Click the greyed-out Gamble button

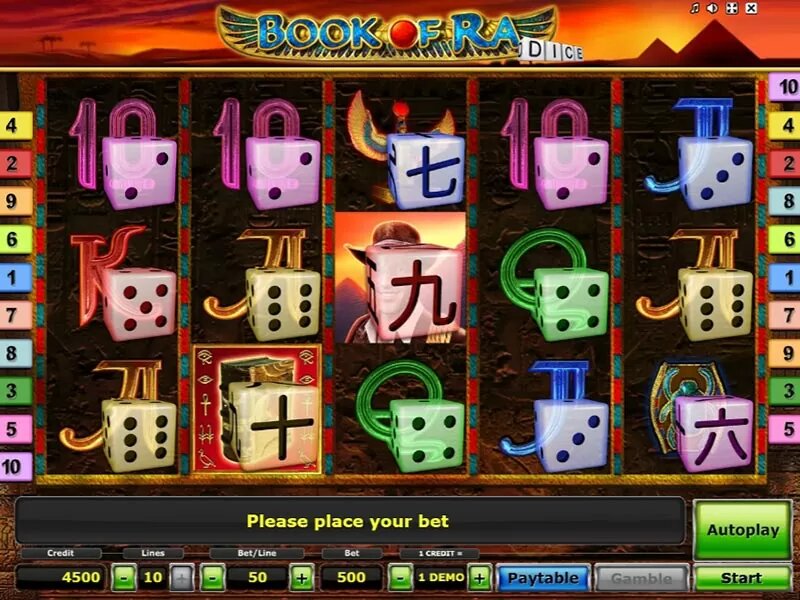641,578
